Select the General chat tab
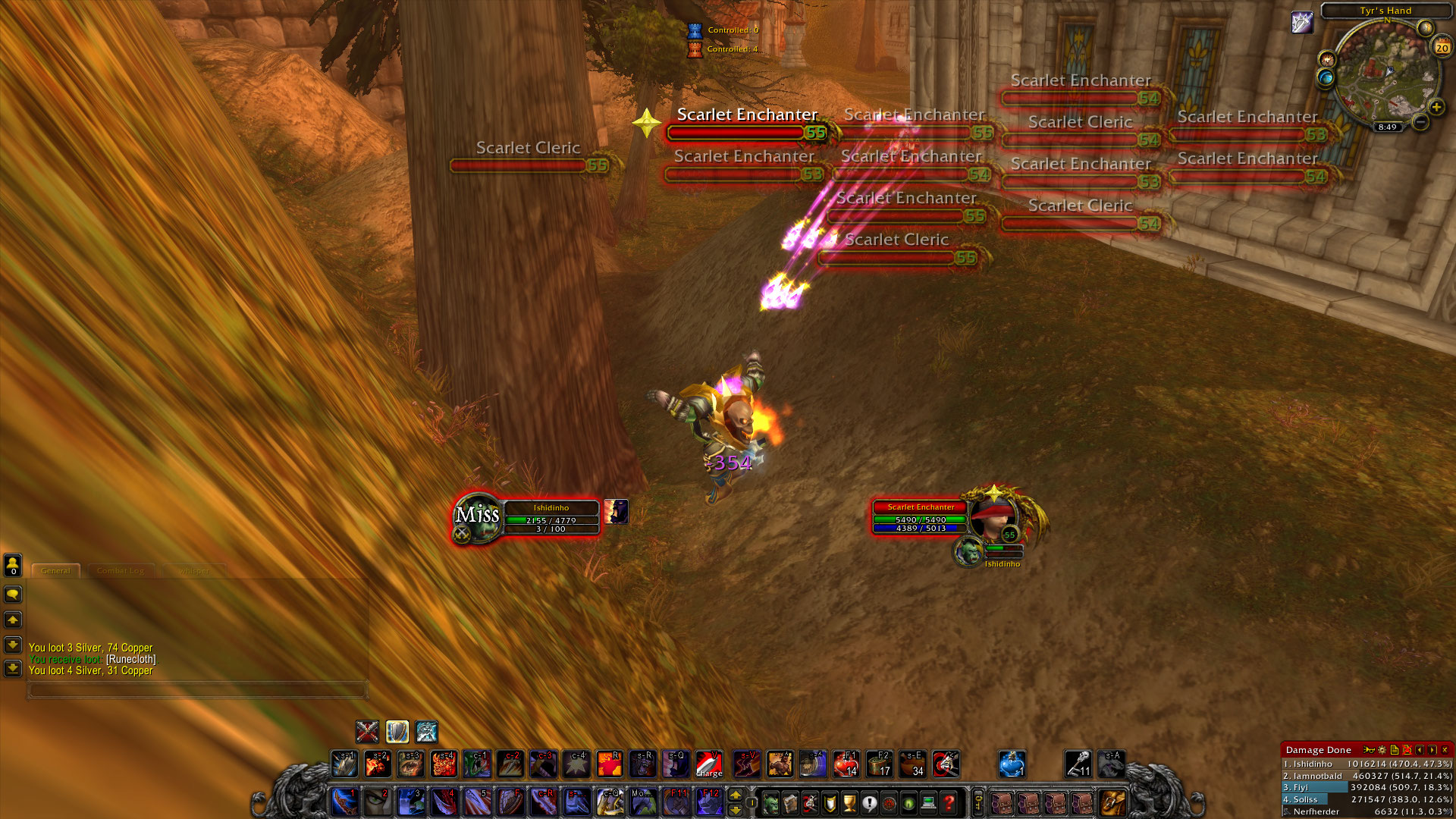Screen dimensions: 1456x819 [56, 571]
